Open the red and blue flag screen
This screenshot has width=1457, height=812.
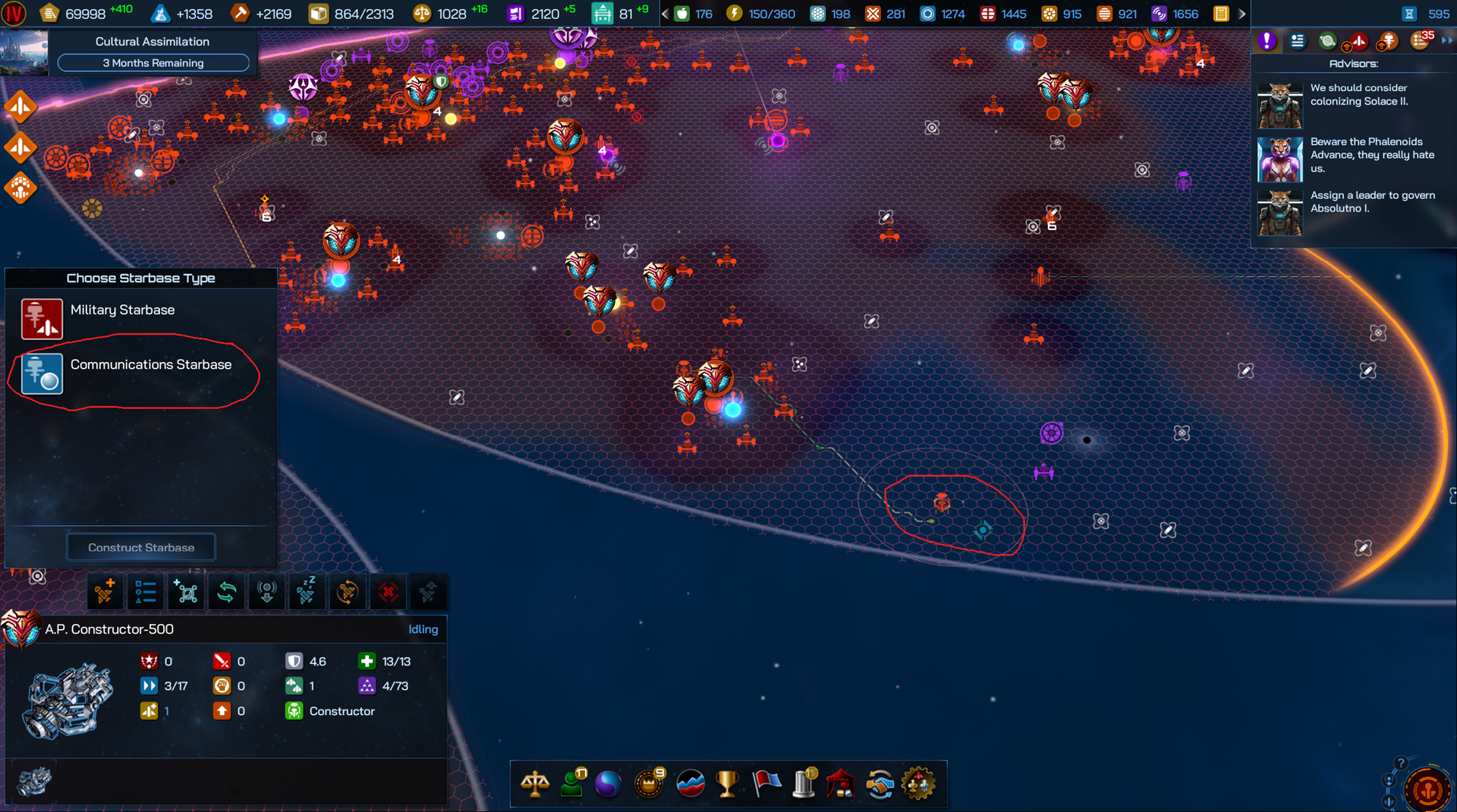(766, 784)
